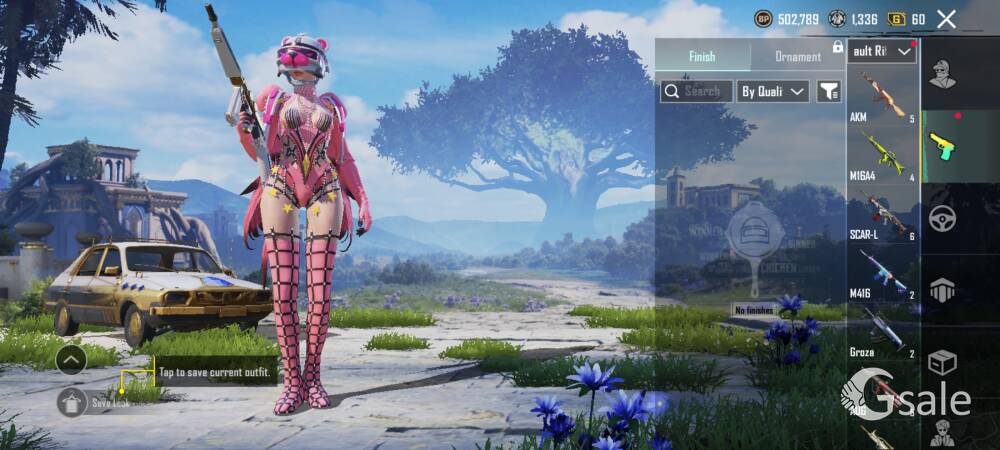
Task: Open the stacked boxes inventory category
Action: [x=942, y=290]
